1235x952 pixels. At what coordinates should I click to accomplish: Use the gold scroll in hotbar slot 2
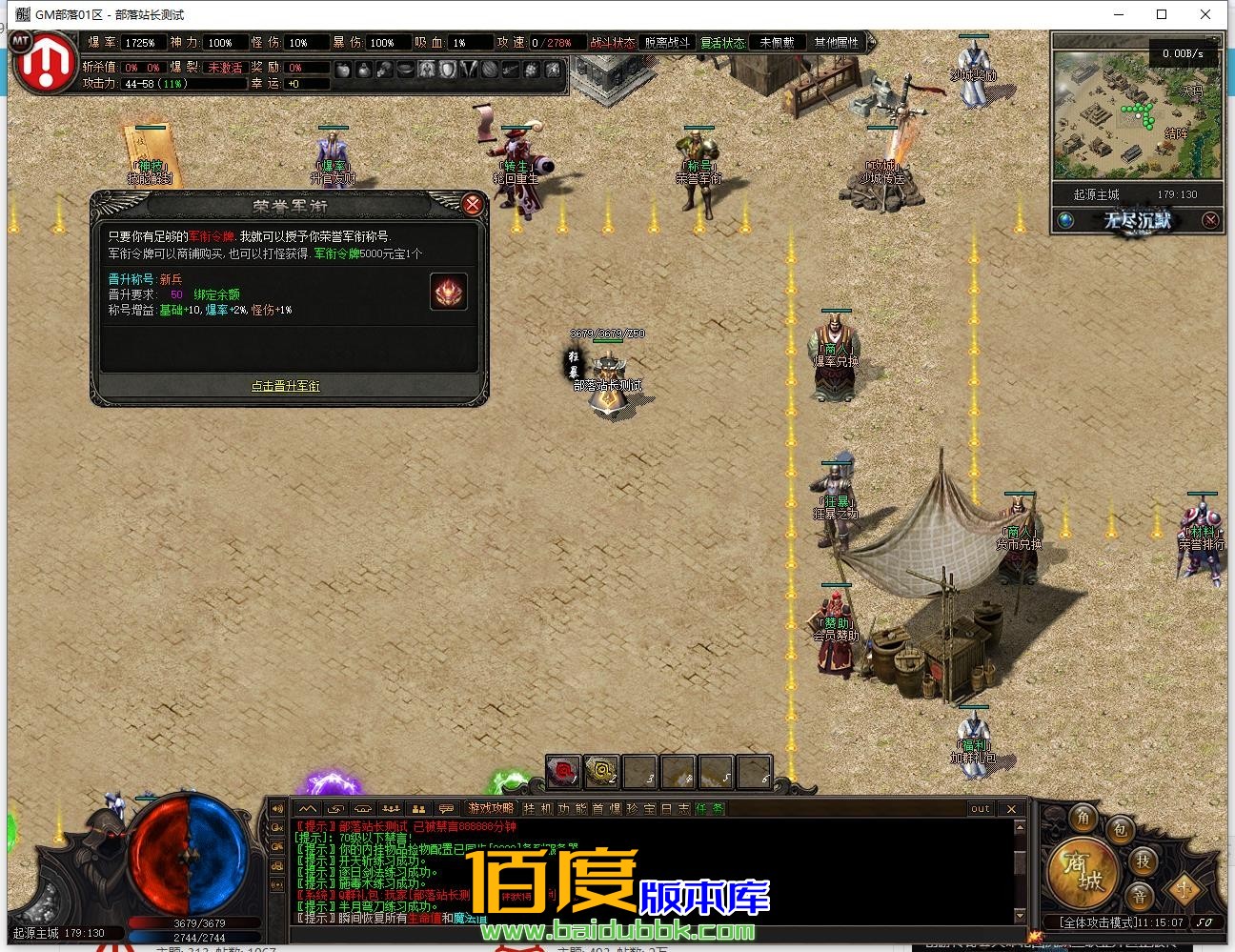[601, 772]
